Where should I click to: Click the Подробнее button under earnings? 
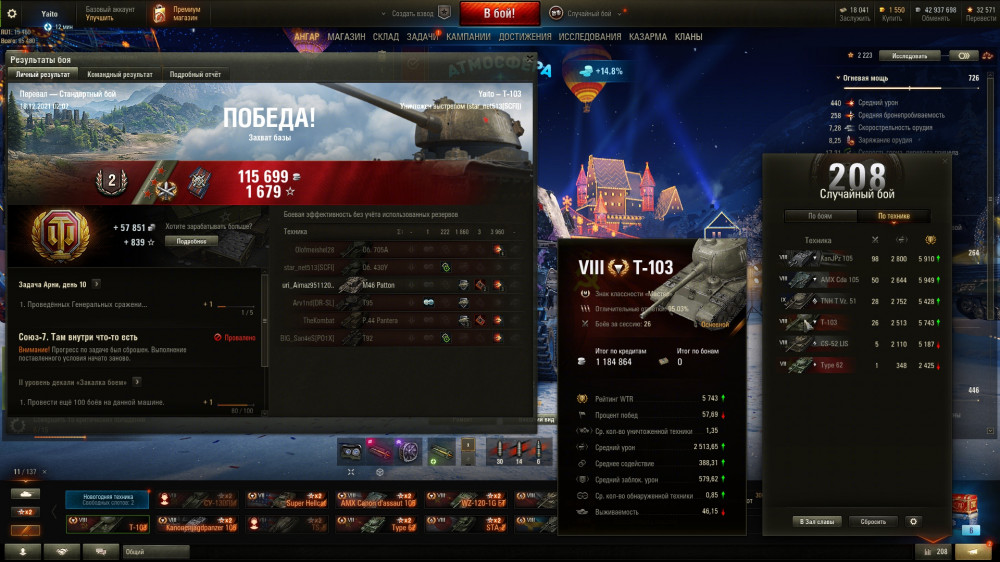[191, 241]
